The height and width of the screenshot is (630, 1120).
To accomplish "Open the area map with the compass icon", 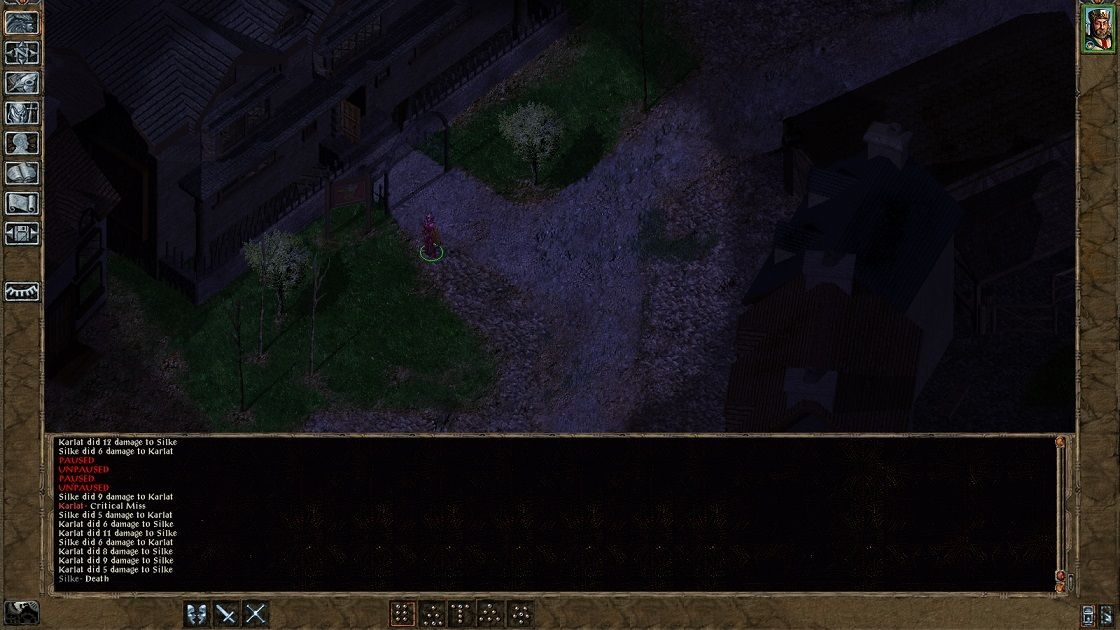I will coord(22,53).
